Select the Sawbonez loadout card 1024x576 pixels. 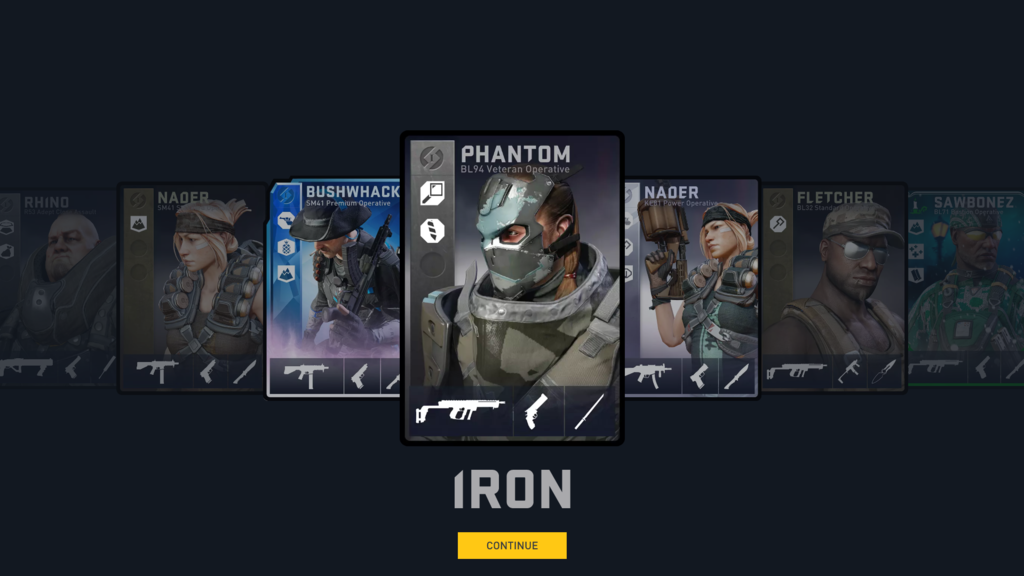click(966, 285)
